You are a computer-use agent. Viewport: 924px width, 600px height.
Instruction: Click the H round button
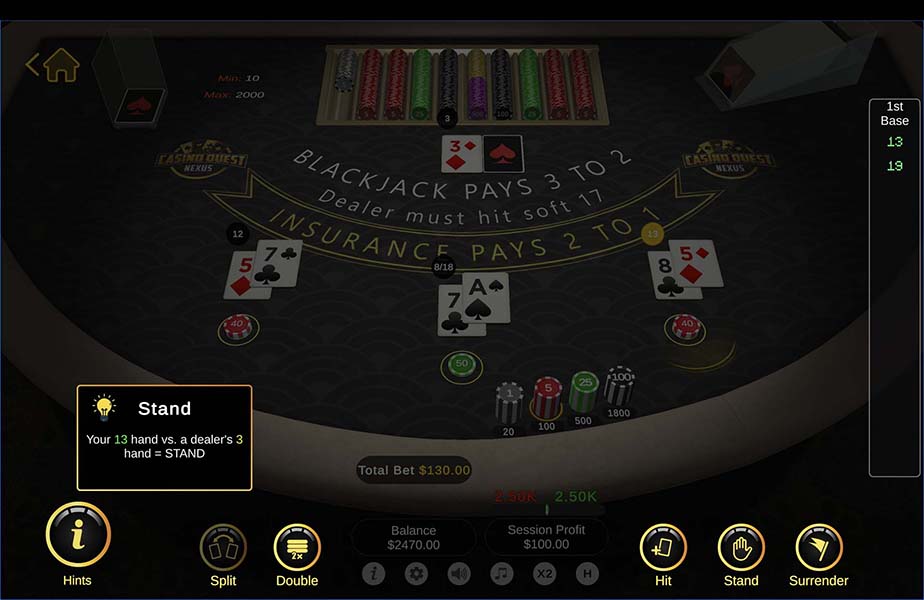(587, 574)
